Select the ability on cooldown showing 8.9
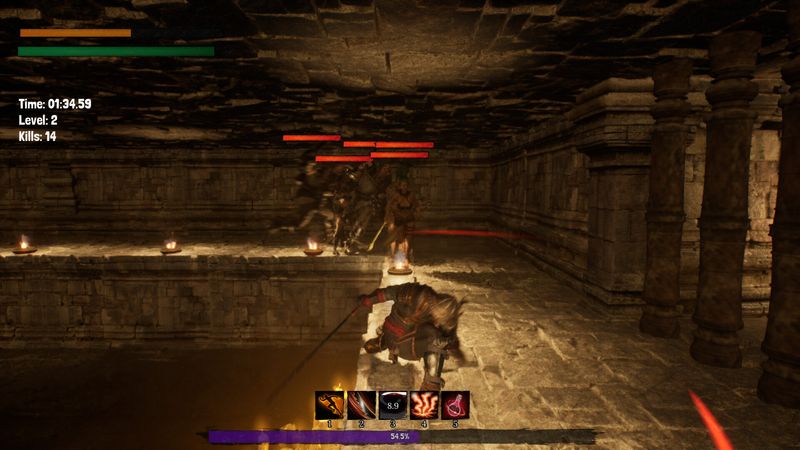 point(393,405)
